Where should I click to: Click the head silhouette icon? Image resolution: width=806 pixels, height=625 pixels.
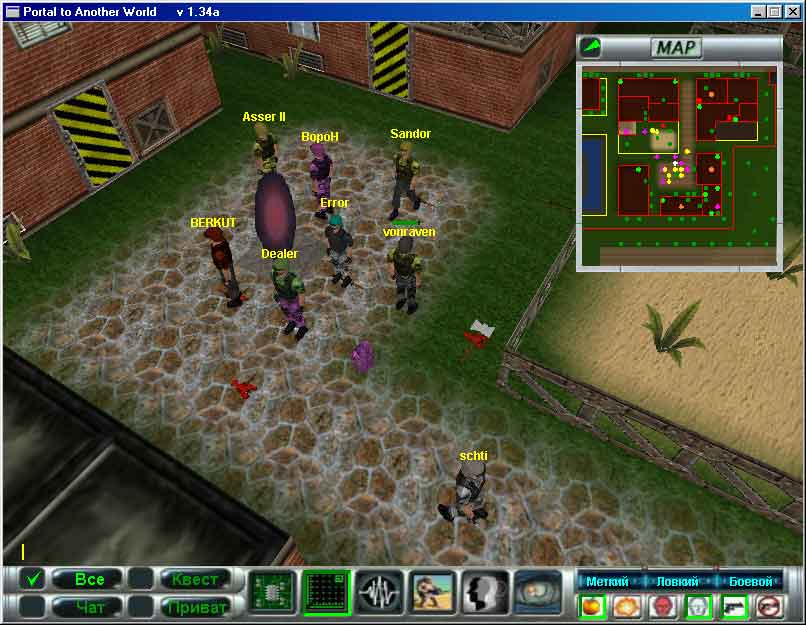(486, 592)
